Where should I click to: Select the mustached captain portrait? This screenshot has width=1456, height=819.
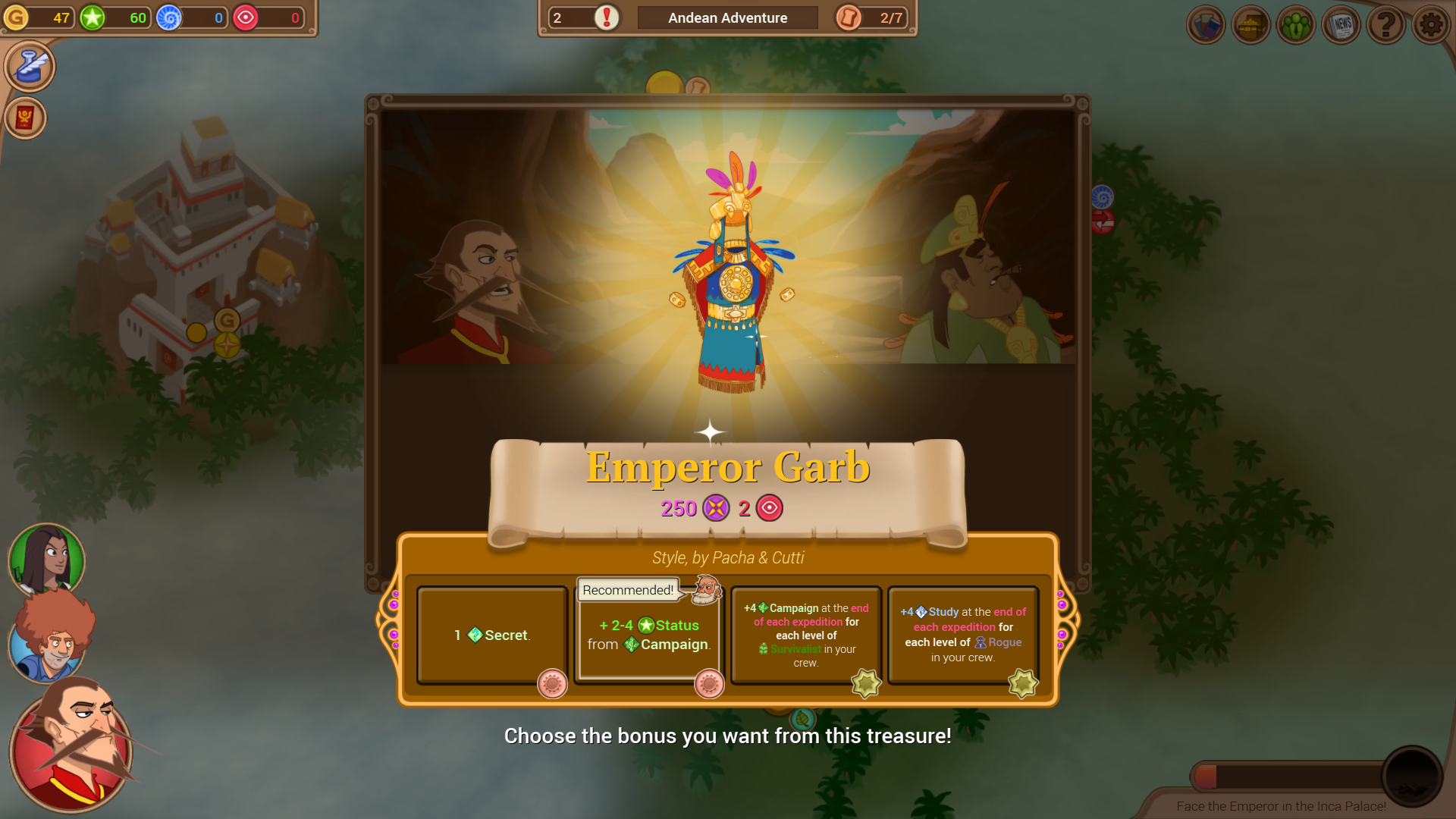coord(70,751)
